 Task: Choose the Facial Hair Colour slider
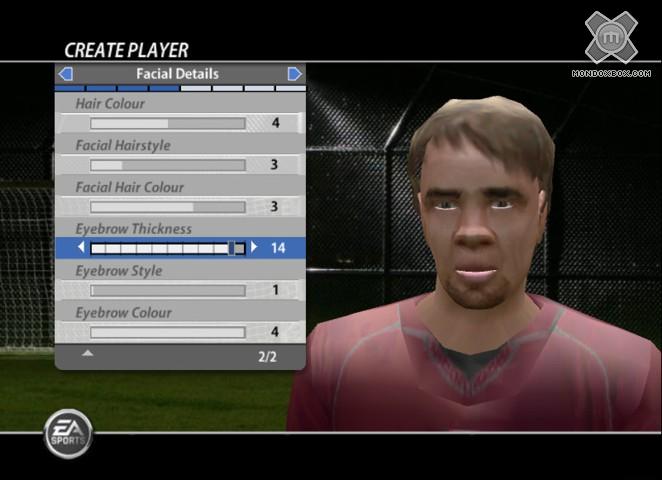[x=167, y=207]
